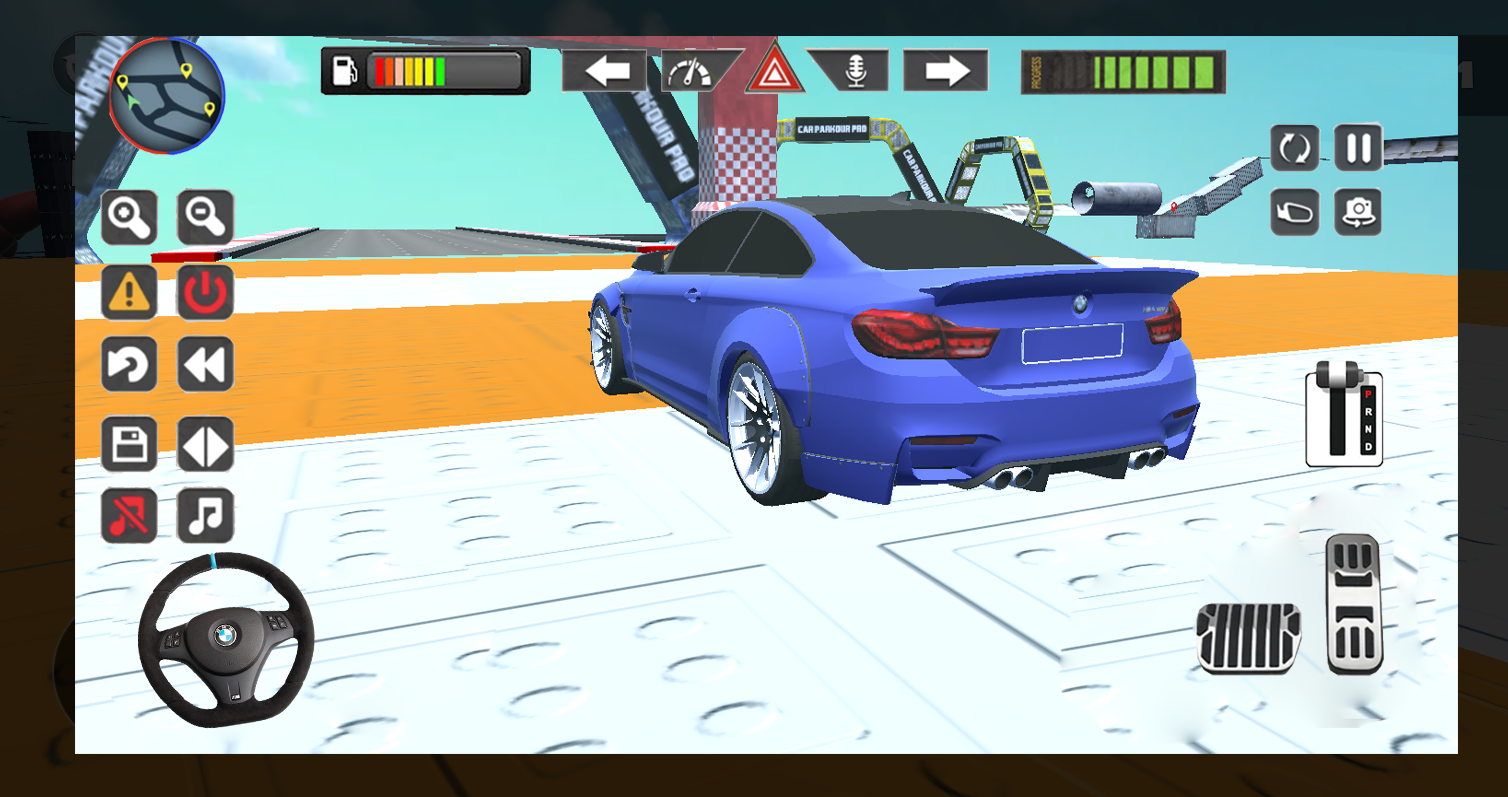Open the side mirror view
This screenshot has width=1508, height=797.
[1293, 213]
